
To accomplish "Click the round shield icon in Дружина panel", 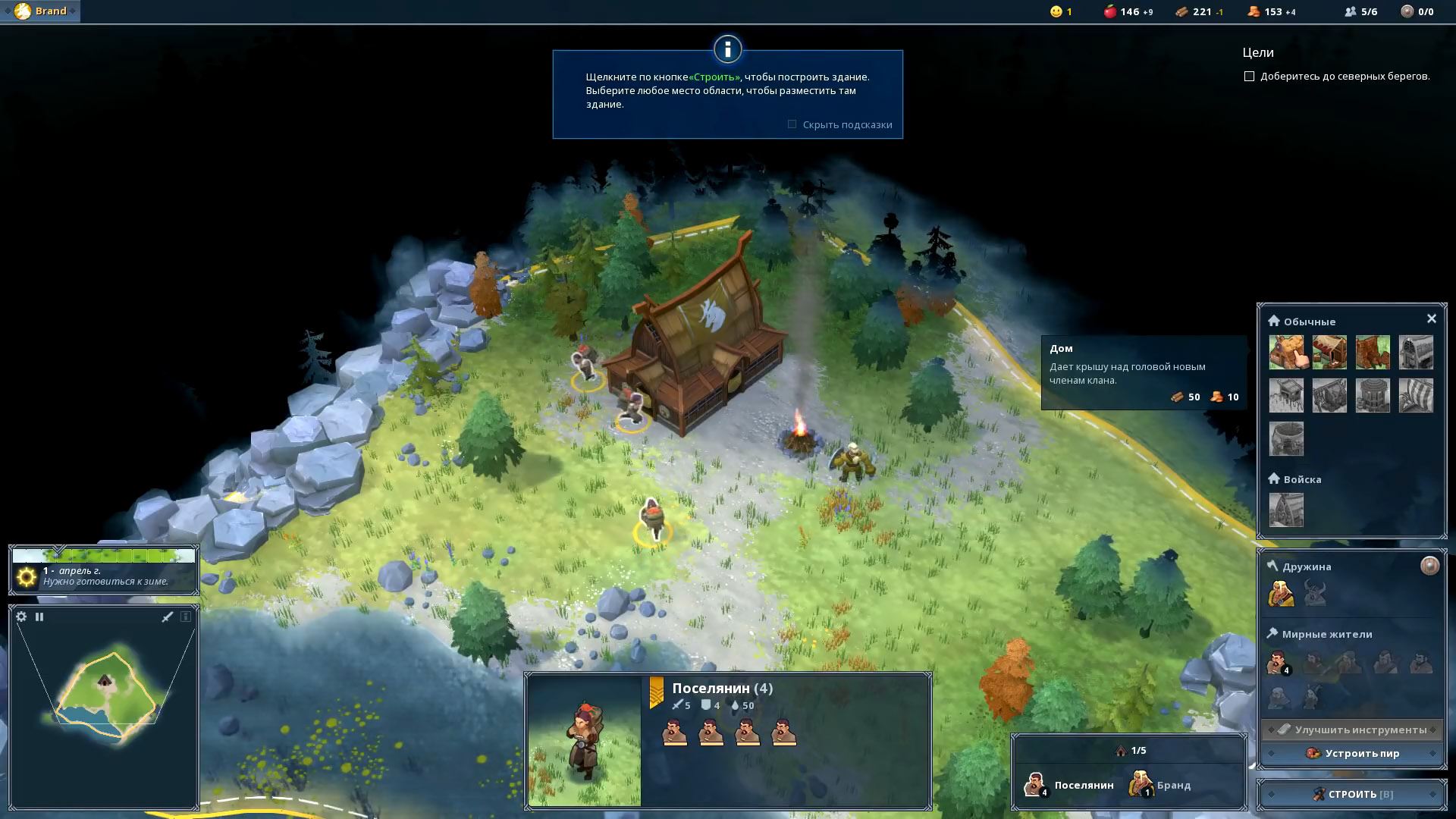I will pos(1429,566).
